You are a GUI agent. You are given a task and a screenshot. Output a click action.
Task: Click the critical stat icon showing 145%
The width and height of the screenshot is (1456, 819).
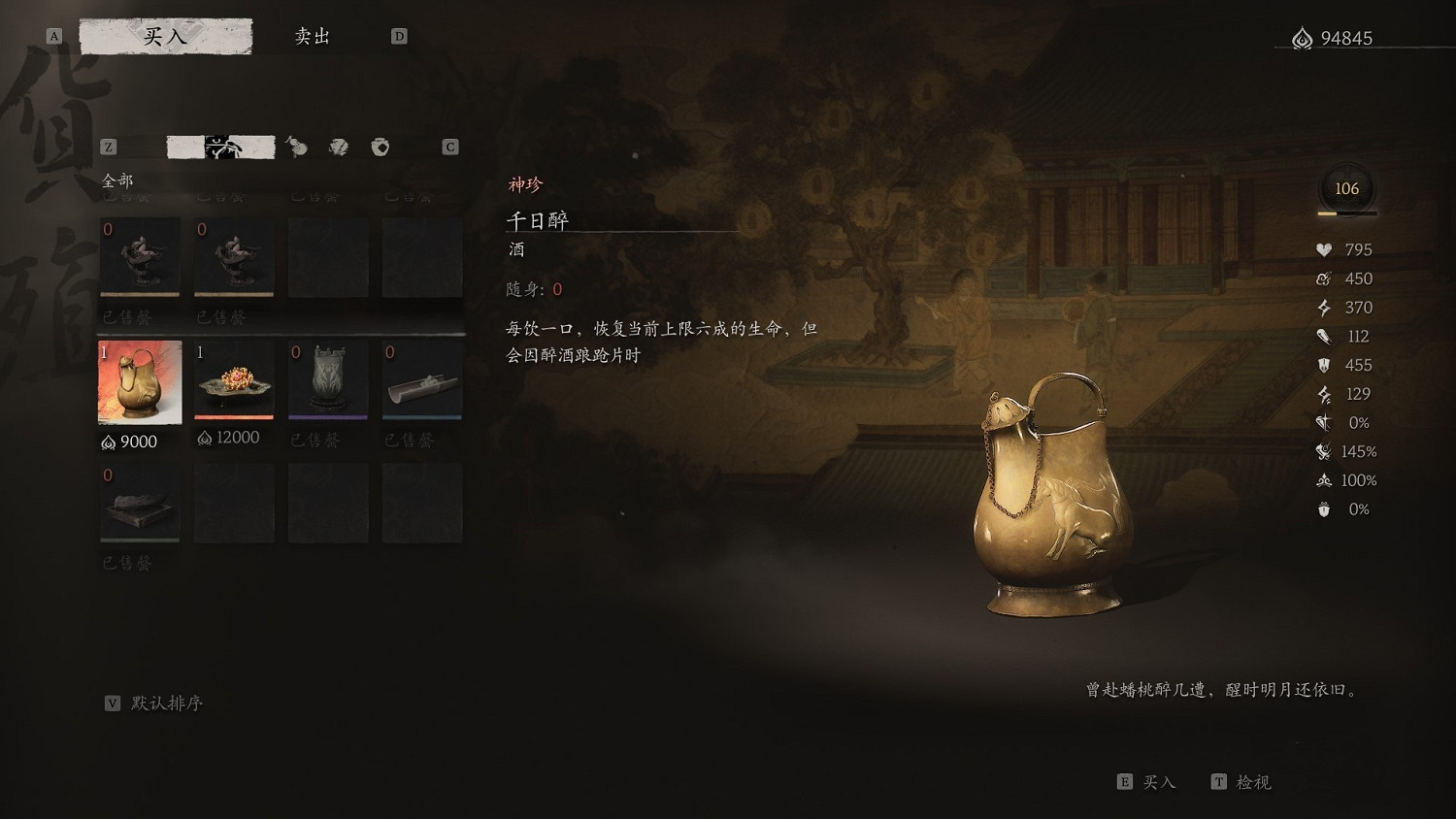click(x=1322, y=451)
